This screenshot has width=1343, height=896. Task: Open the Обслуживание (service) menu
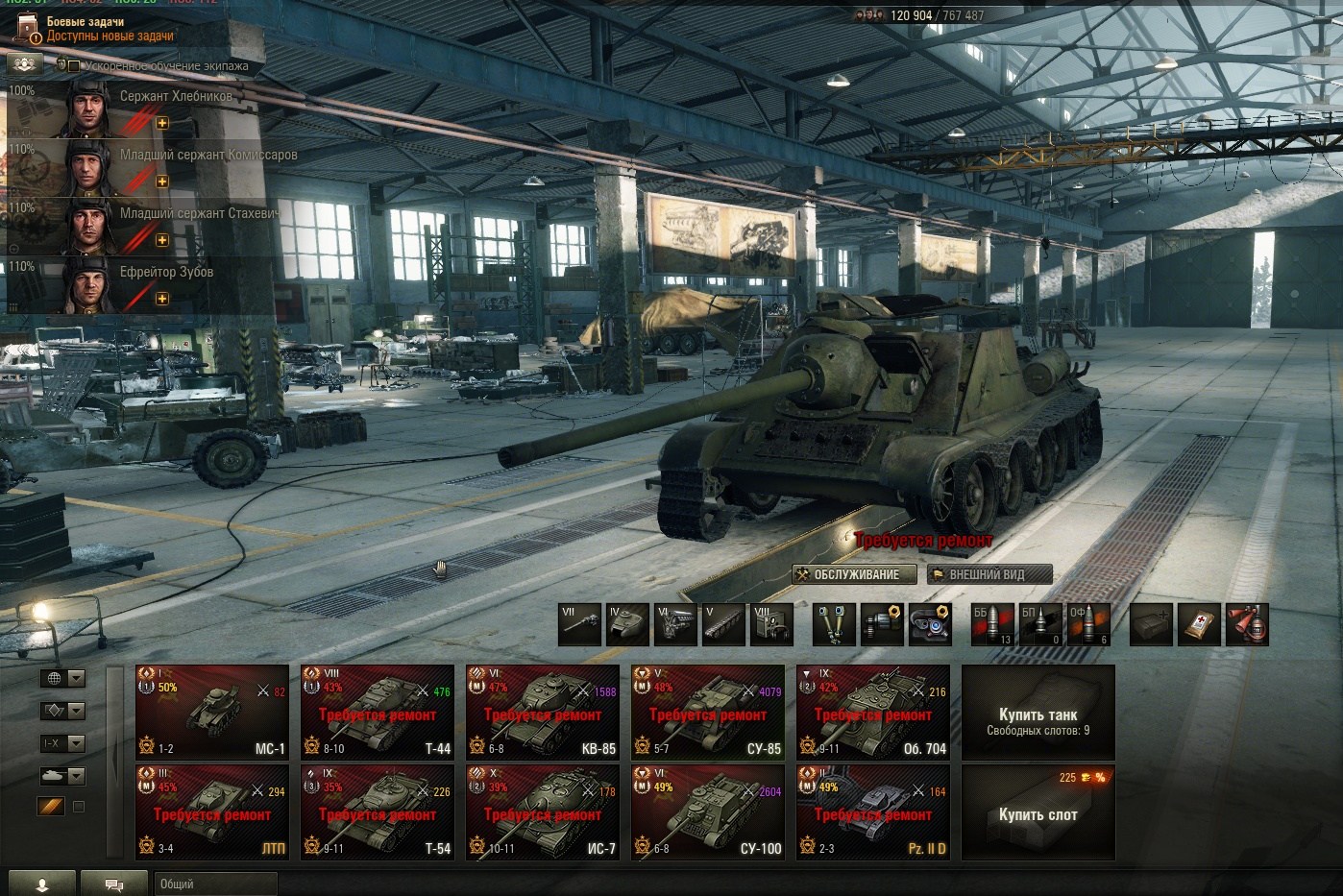847,574
